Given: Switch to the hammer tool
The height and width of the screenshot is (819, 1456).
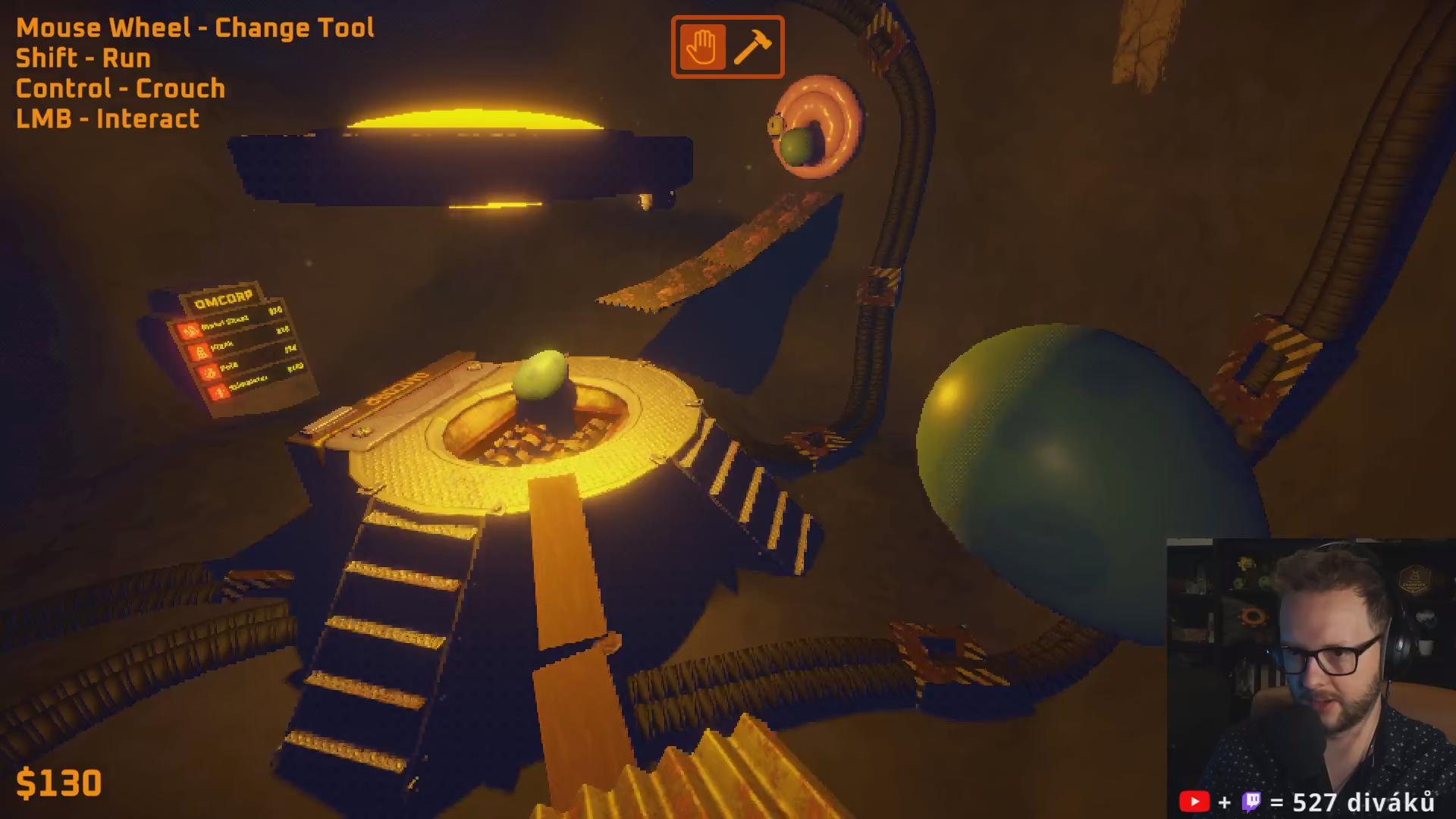Looking at the screenshot, I should 753,47.
